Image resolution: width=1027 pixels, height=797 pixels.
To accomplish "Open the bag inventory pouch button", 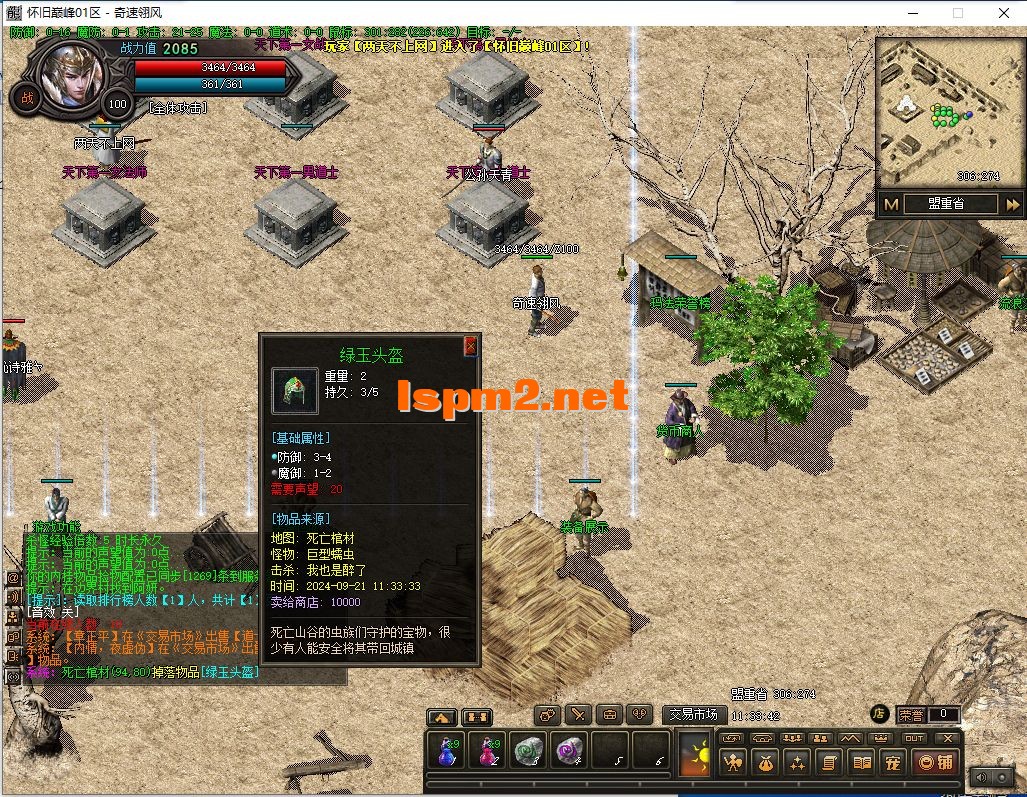I will (765, 763).
